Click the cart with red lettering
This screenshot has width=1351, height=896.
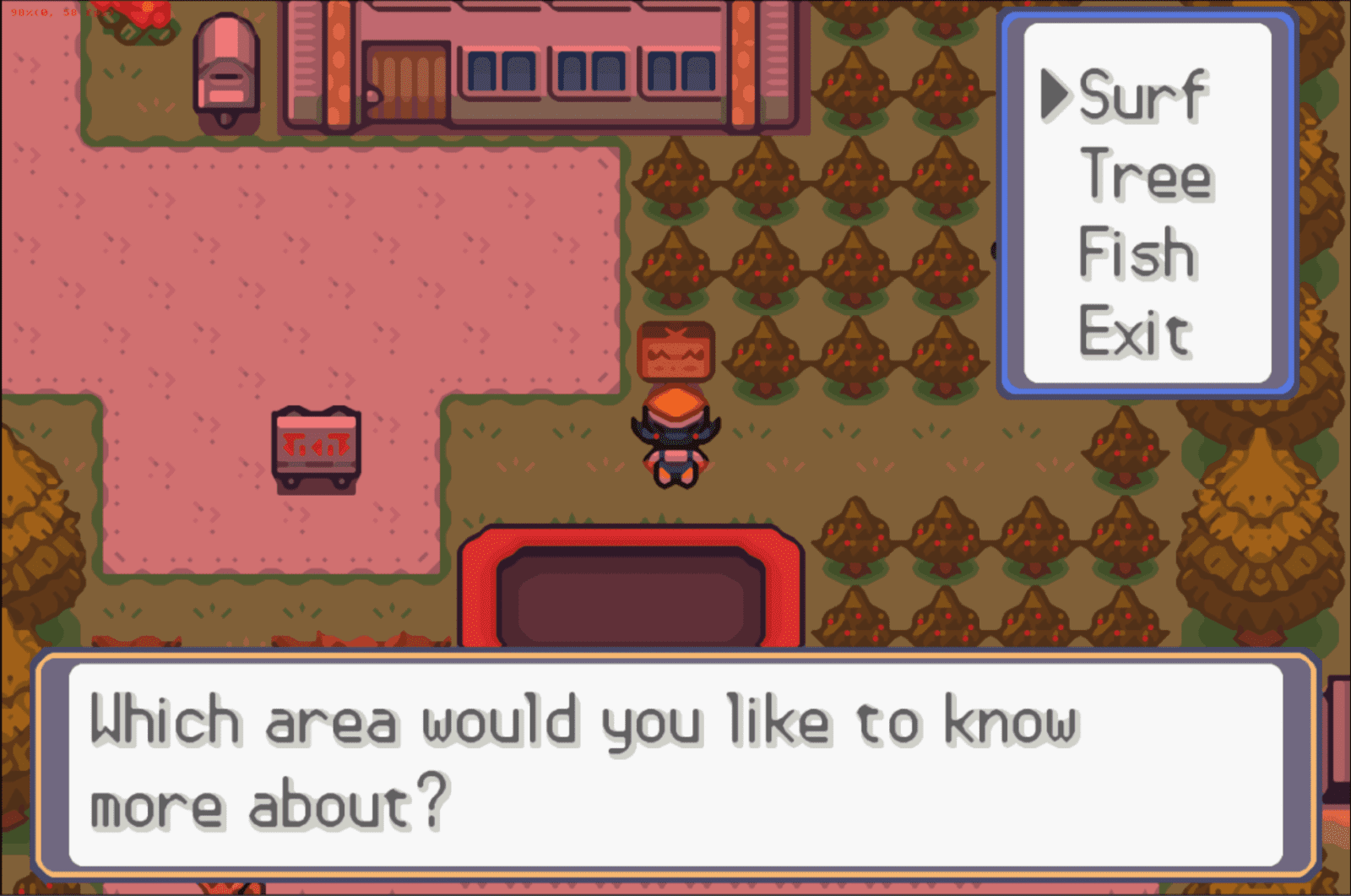[x=316, y=450]
